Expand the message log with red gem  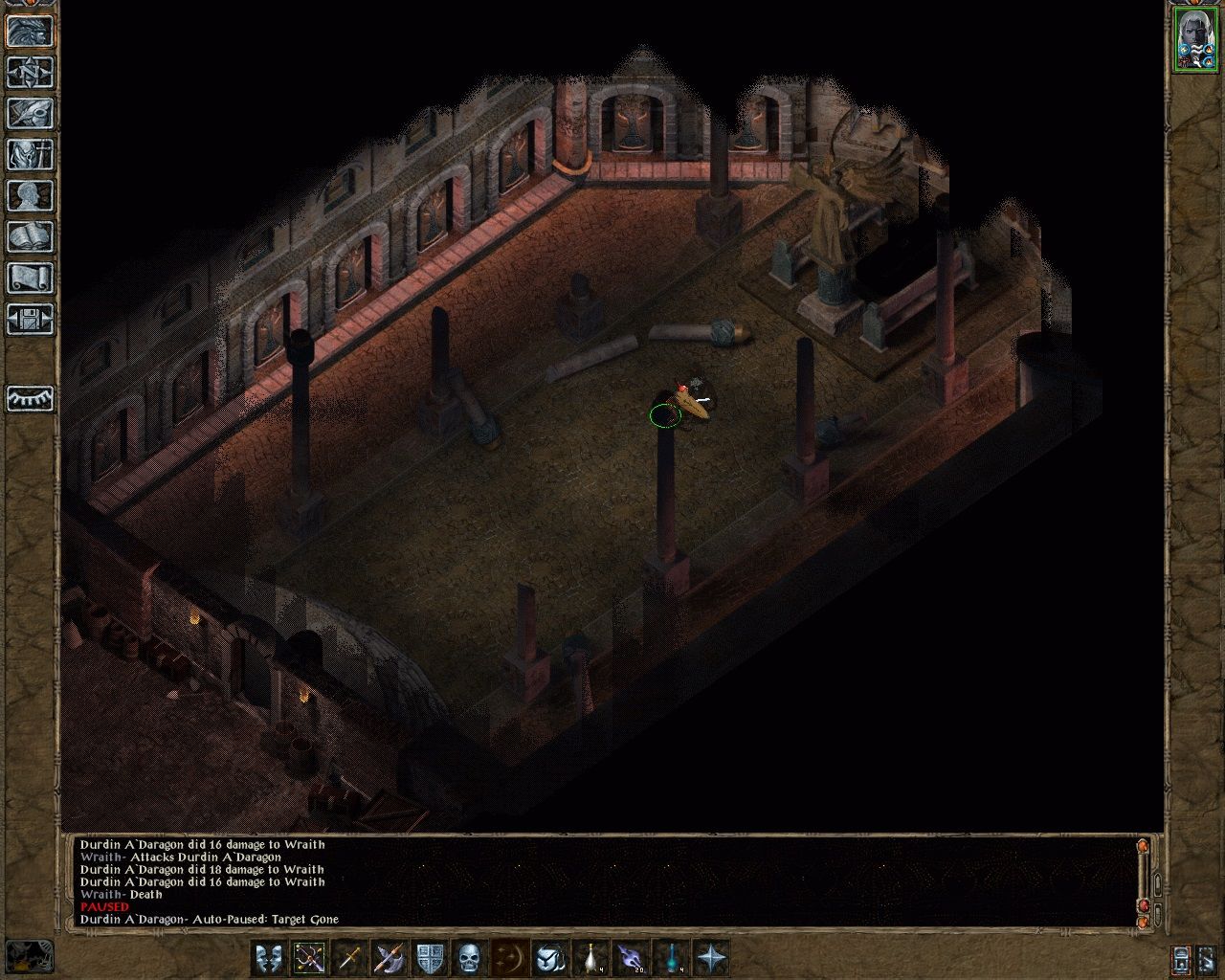tap(1144, 905)
